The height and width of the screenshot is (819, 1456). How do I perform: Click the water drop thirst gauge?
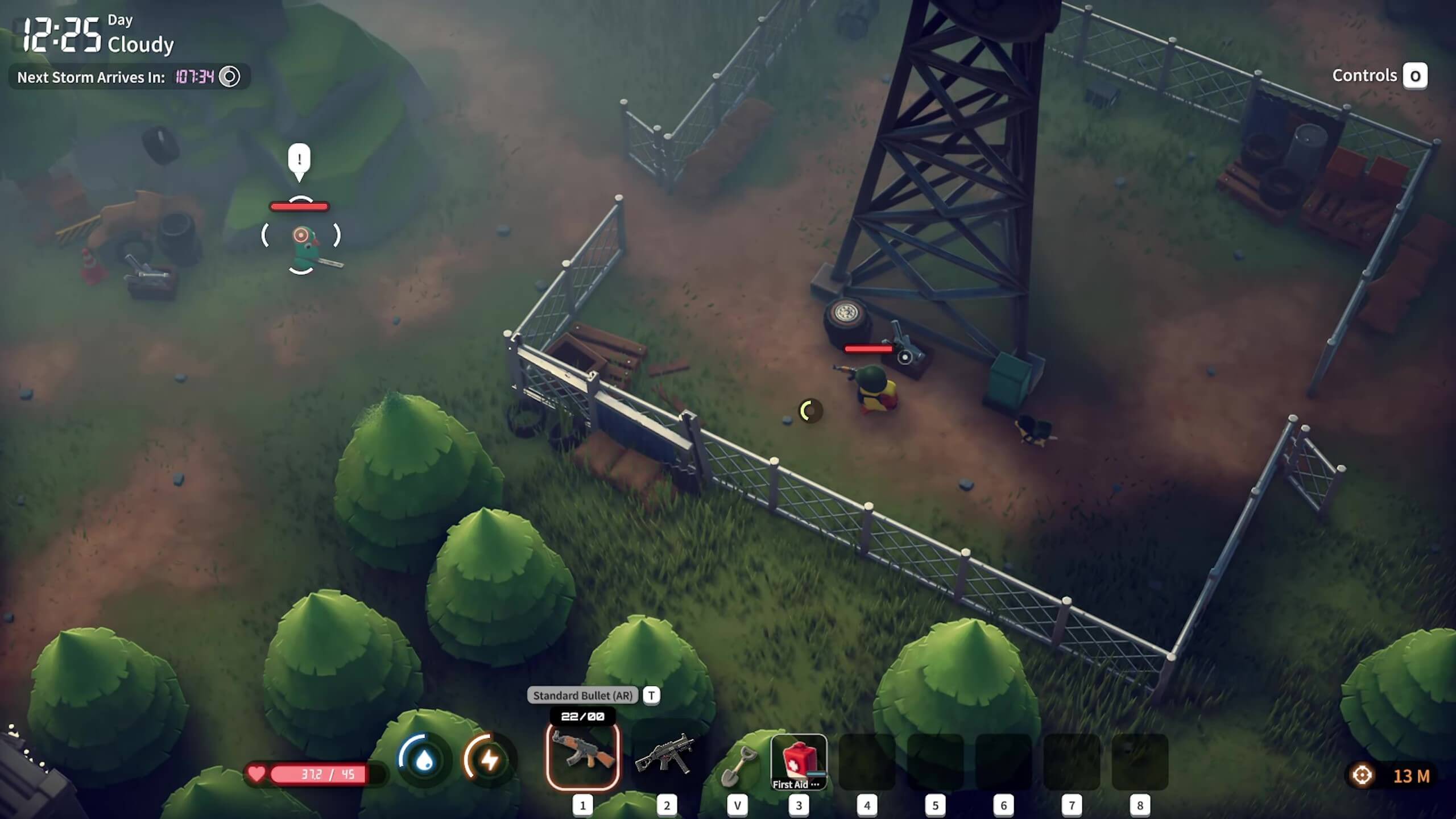(x=424, y=760)
